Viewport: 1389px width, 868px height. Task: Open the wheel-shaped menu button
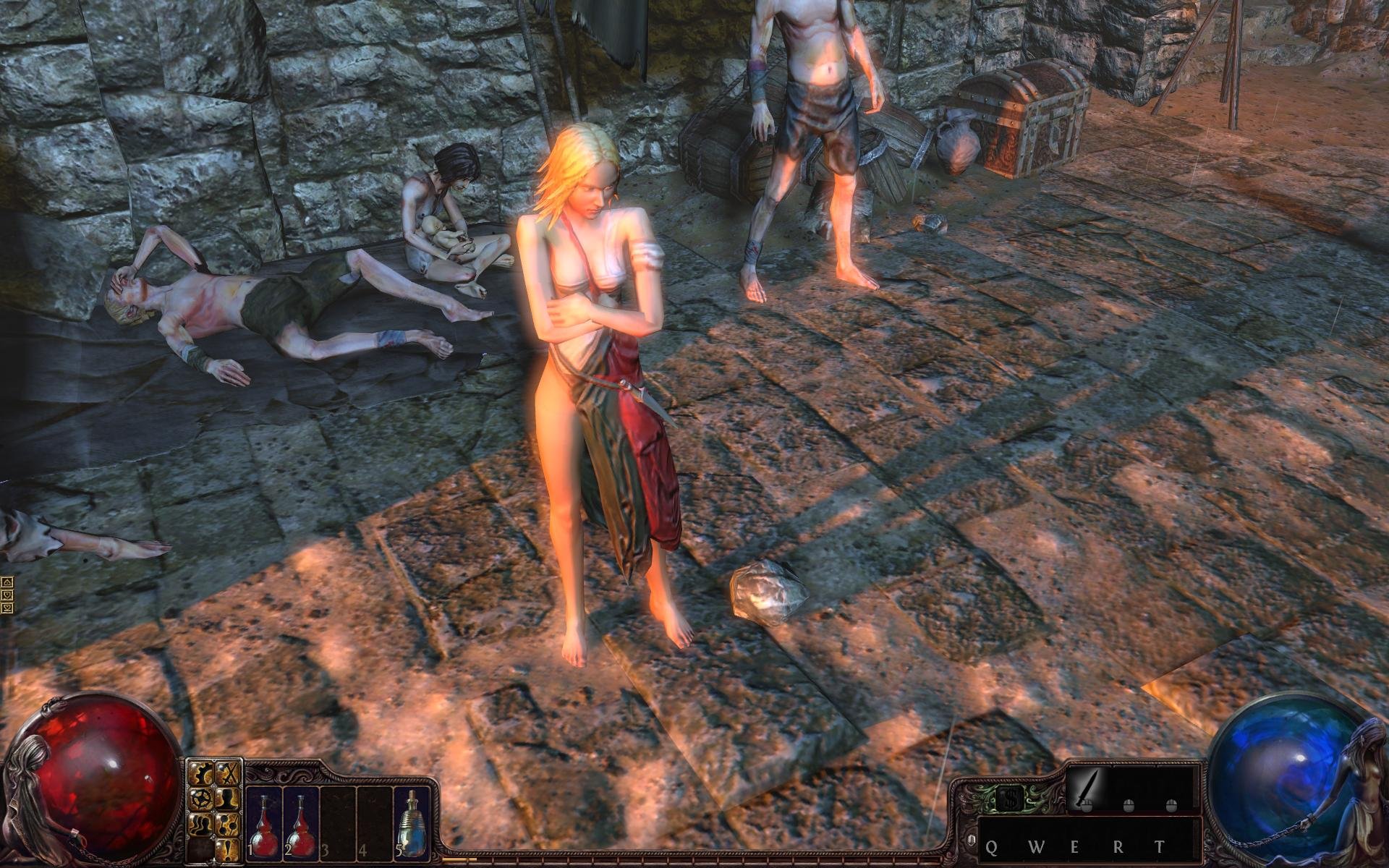pos(200,799)
